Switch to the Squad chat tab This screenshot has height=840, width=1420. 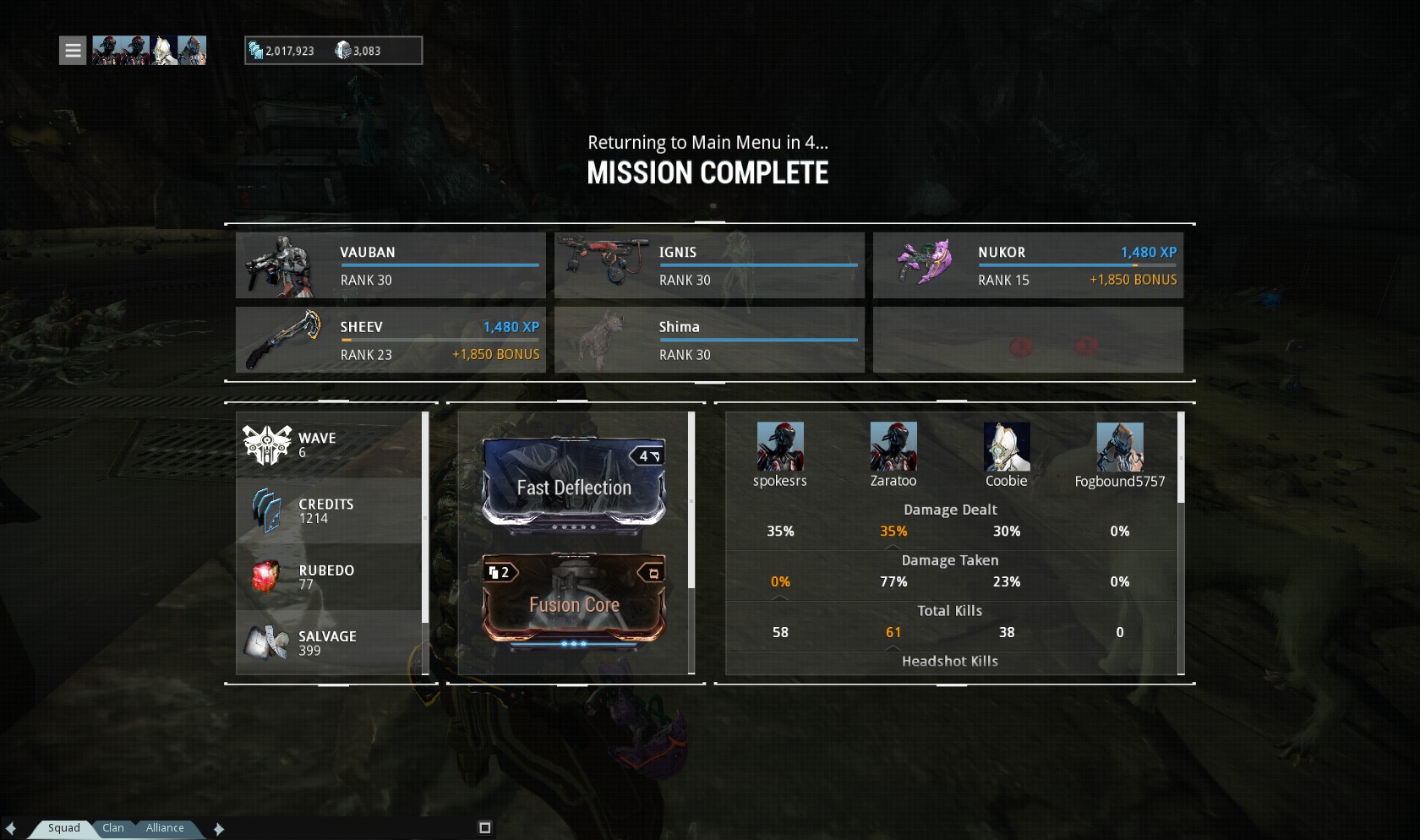pyautogui.click(x=63, y=828)
